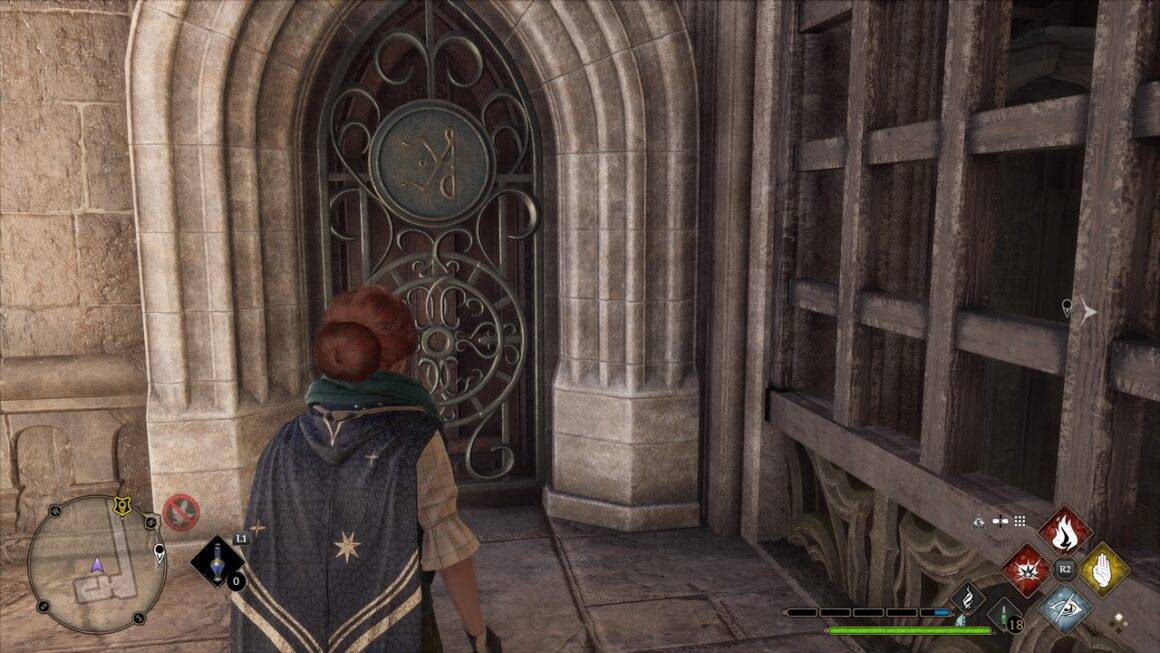
Task: Click the triangle eye icon above spells
Action: [x=979, y=520]
